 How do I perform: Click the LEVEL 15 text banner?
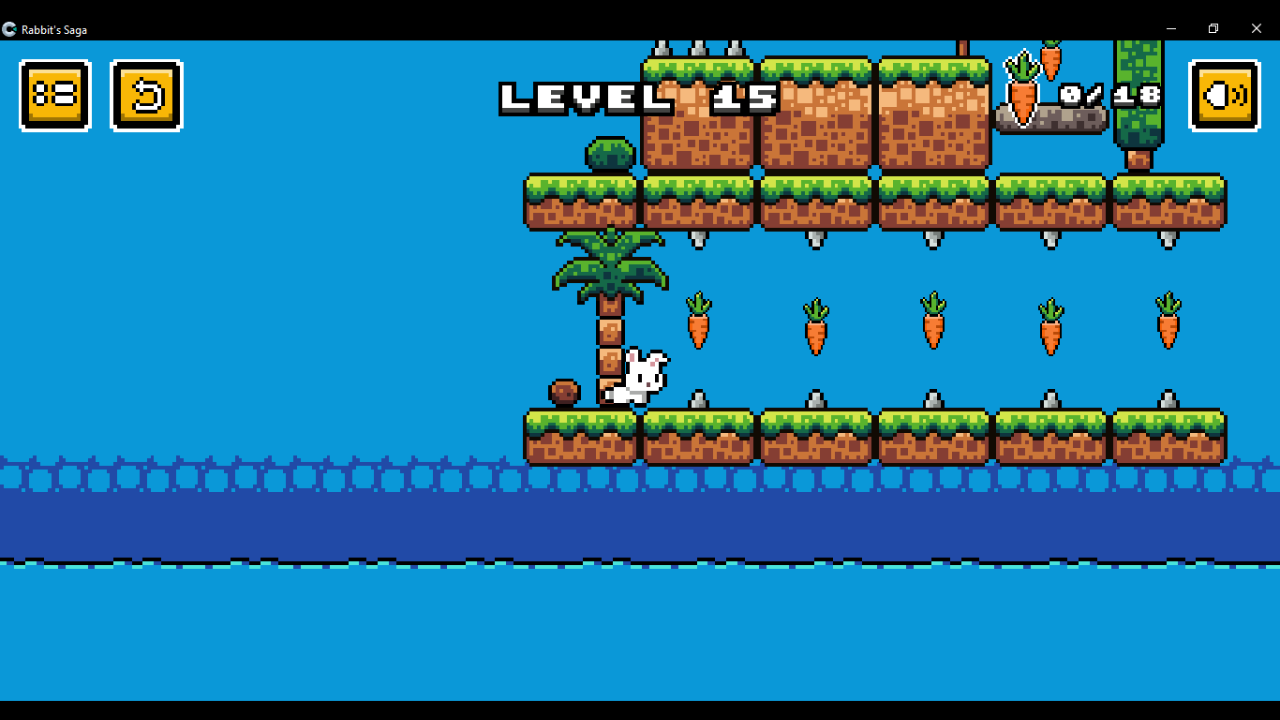click(640, 98)
